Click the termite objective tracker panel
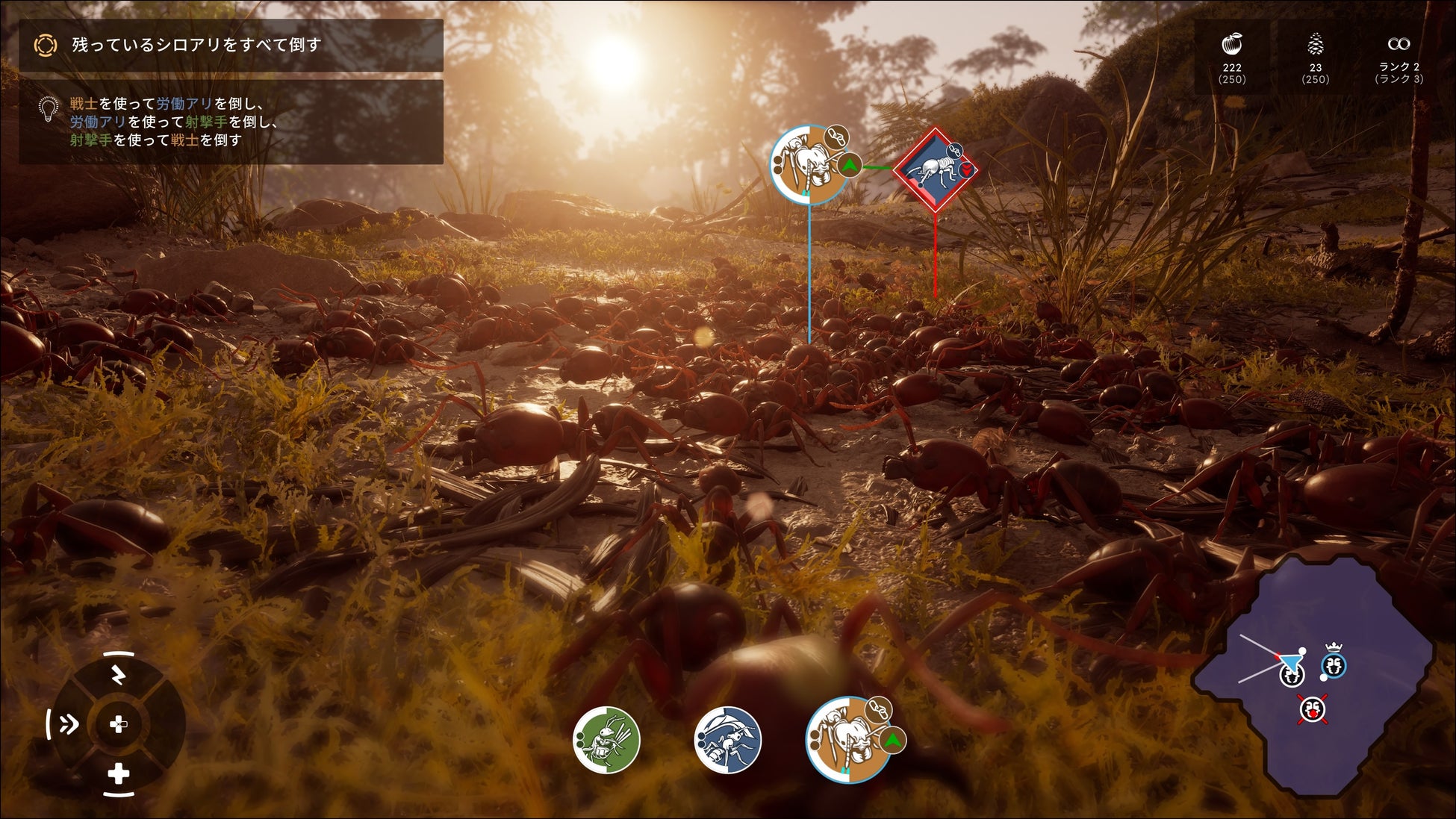This screenshot has width=1456, height=819. tap(231, 46)
